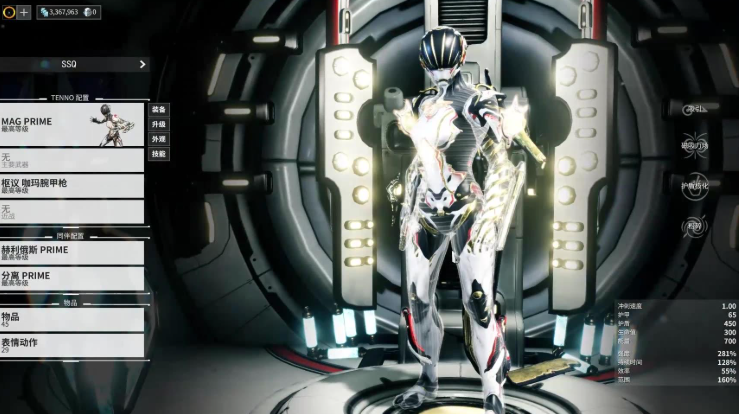Select the MAG PRIME warframe slot
The width and height of the screenshot is (739, 414).
[x=72, y=125]
